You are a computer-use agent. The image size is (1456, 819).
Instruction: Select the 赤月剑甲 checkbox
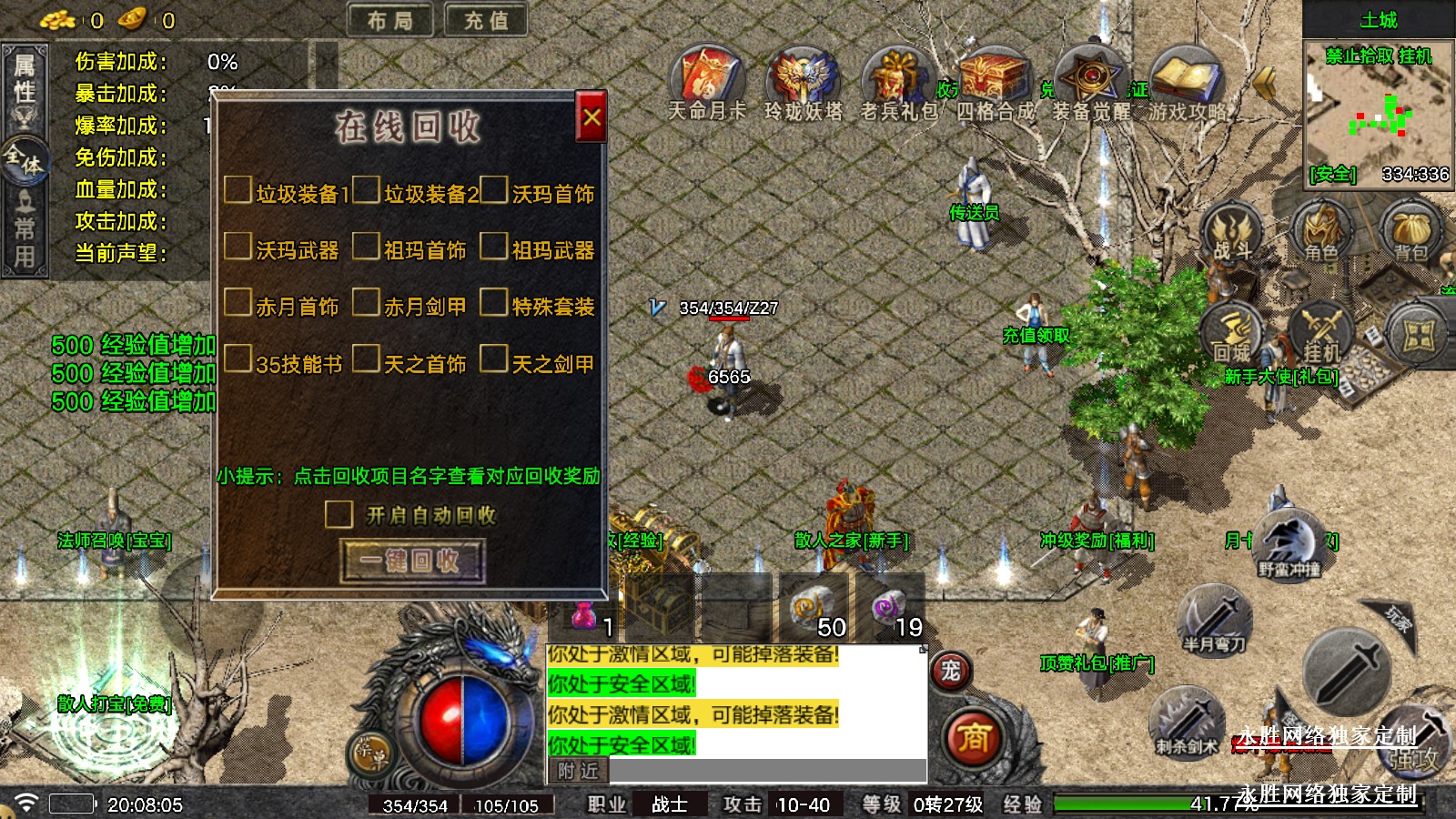click(366, 303)
